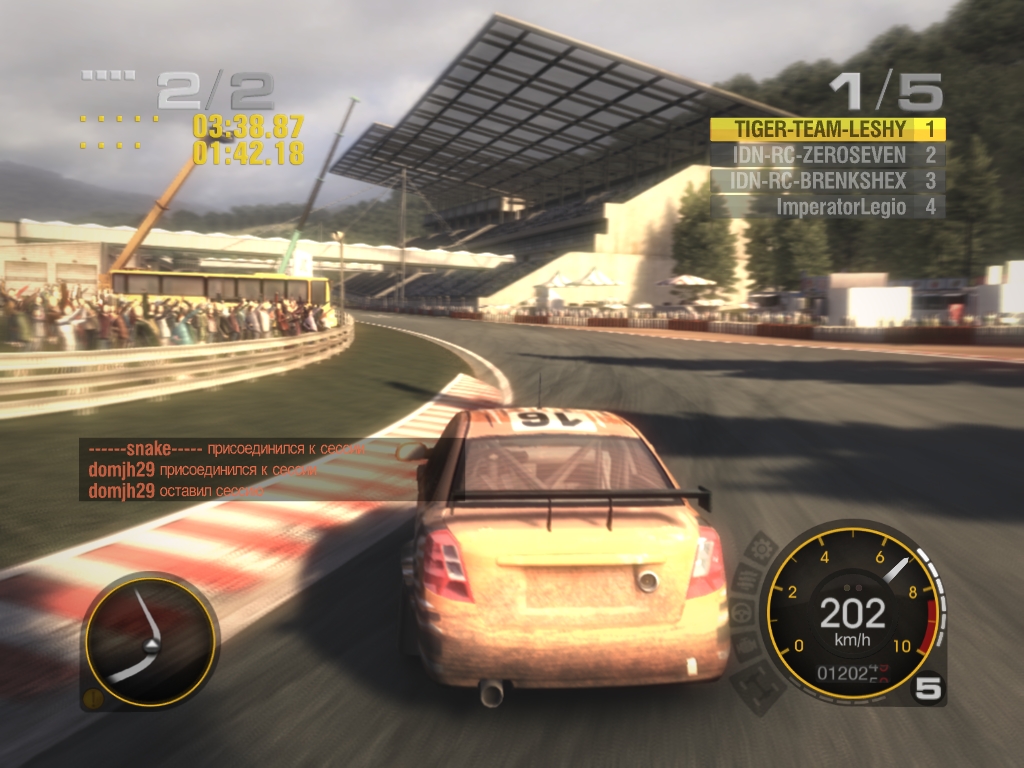Click the wheels and axle damage icon
Screen dimensions: 1024x768
[758, 684]
